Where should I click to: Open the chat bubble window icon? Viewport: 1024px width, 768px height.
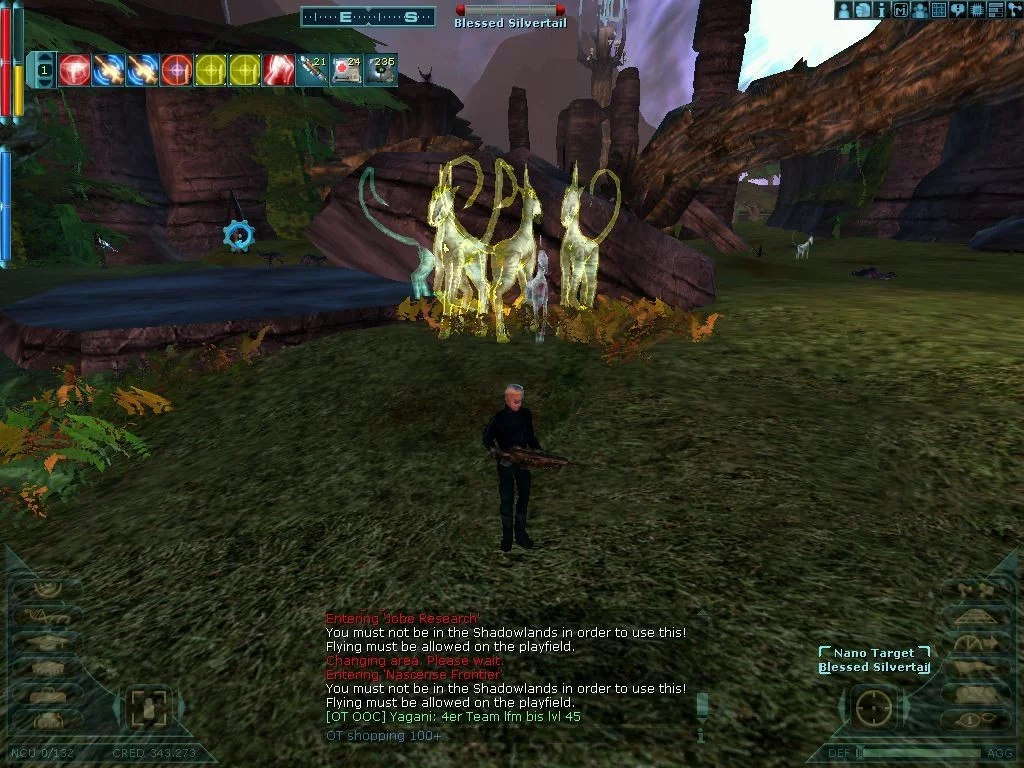click(x=957, y=10)
